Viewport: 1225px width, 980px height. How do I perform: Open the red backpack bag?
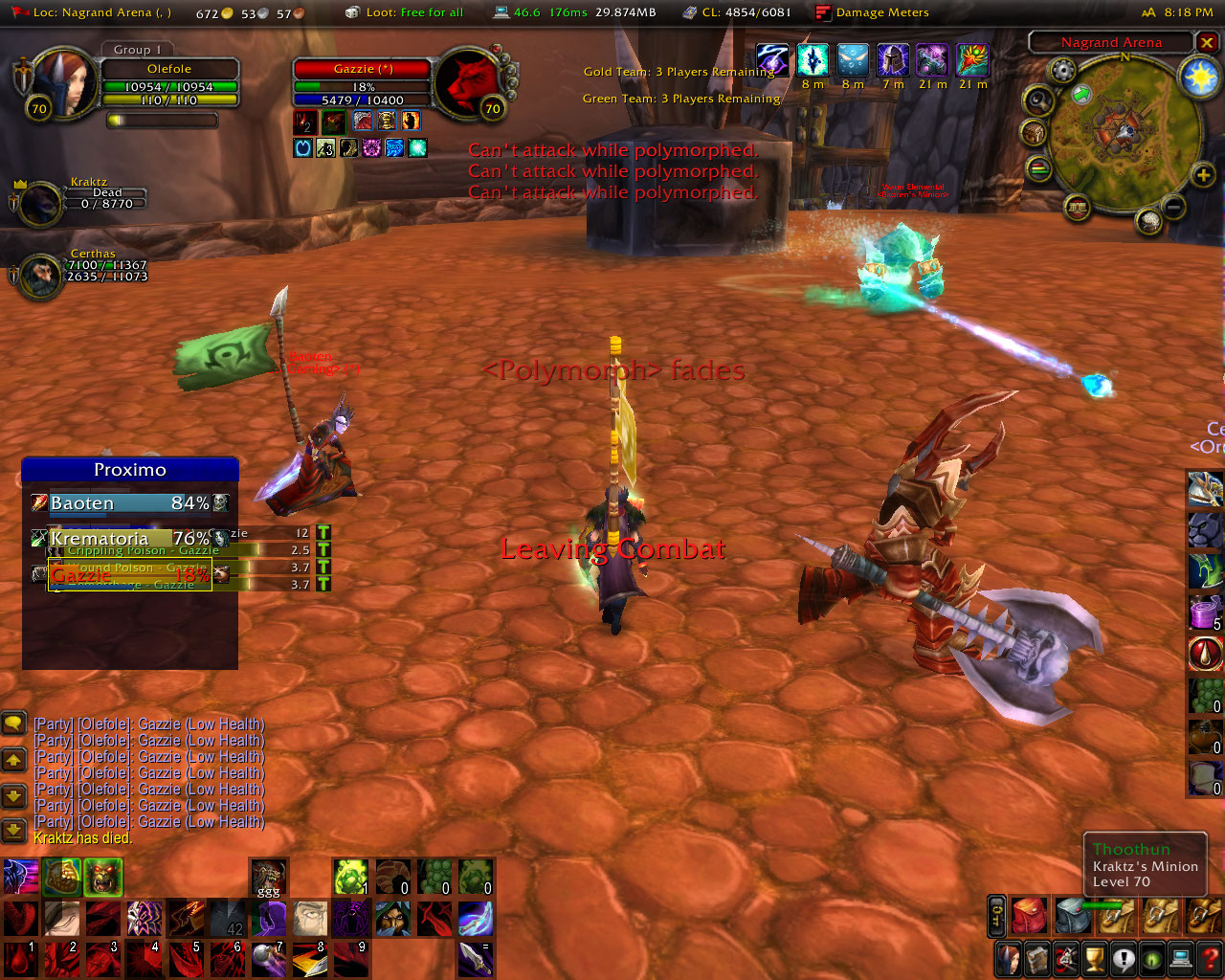[x=1029, y=916]
